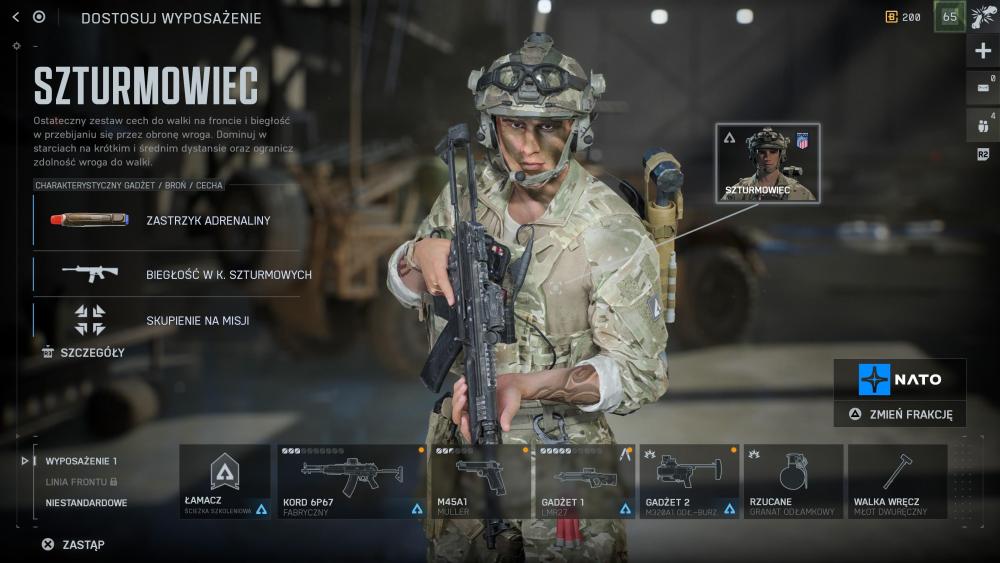
Task: Click the Szturmowiec soldier preview thumbnail
Action: coord(767,162)
